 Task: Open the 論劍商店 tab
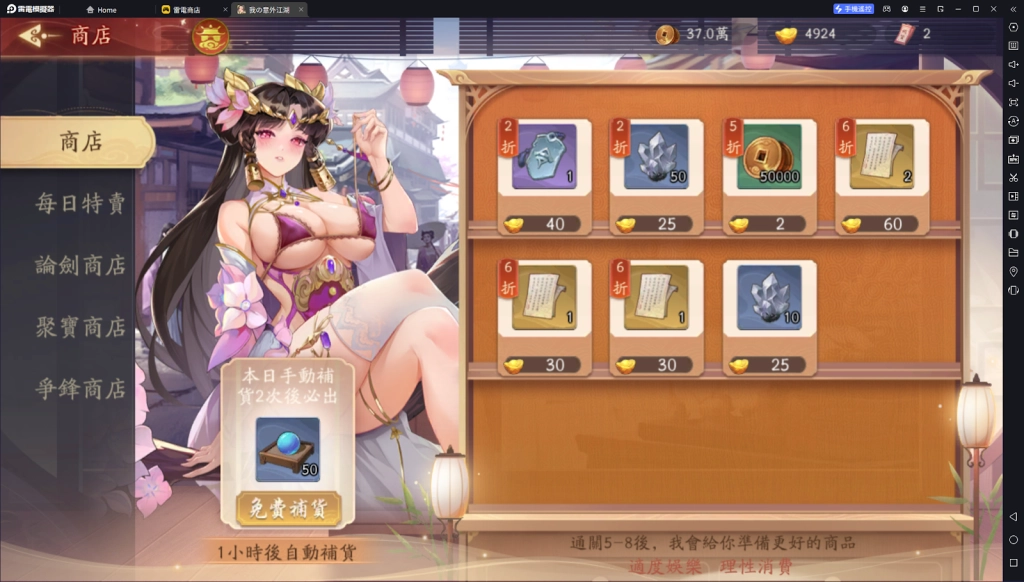[80, 265]
